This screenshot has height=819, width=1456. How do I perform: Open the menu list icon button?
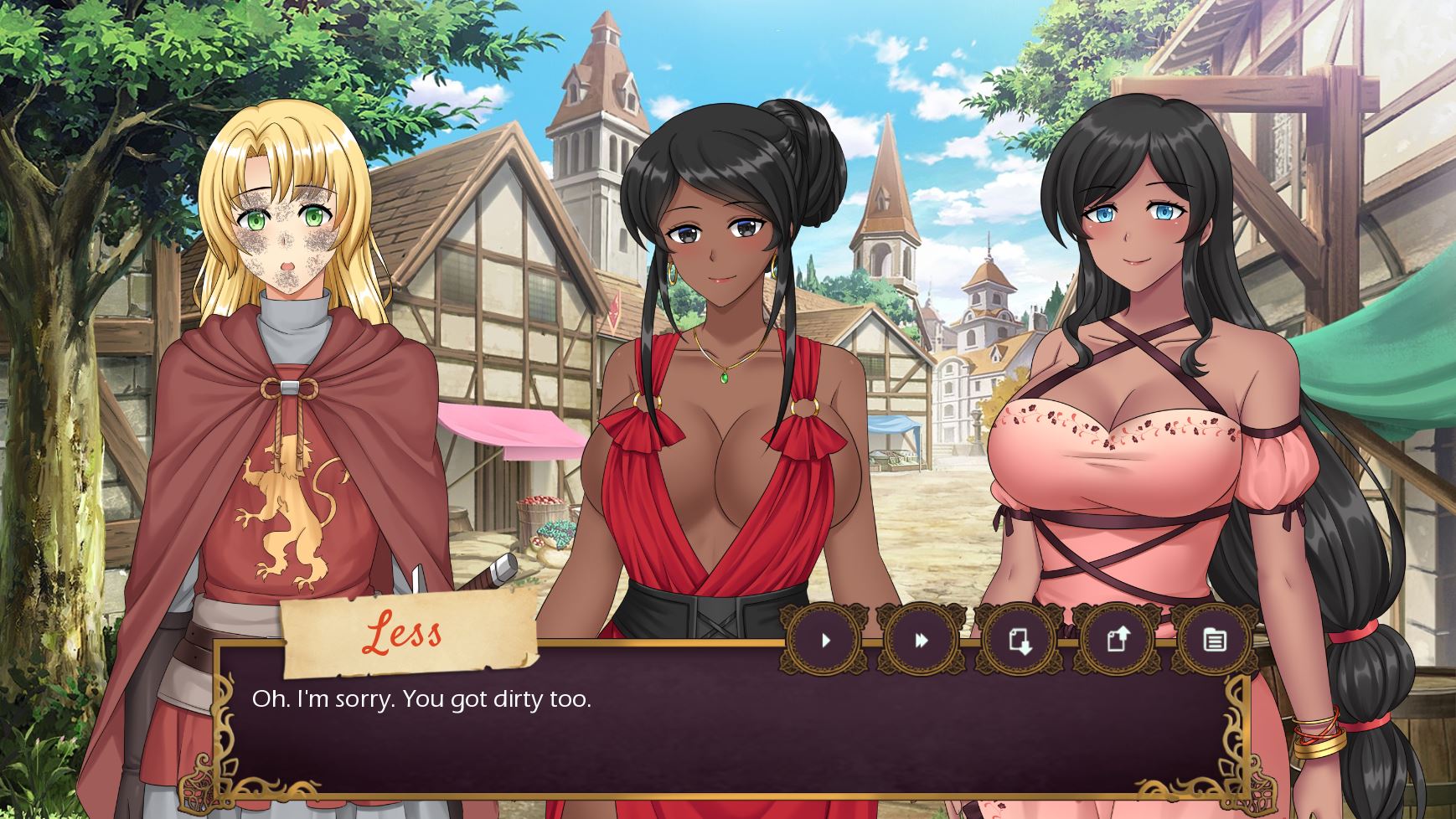pyautogui.click(x=1214, y=641)
